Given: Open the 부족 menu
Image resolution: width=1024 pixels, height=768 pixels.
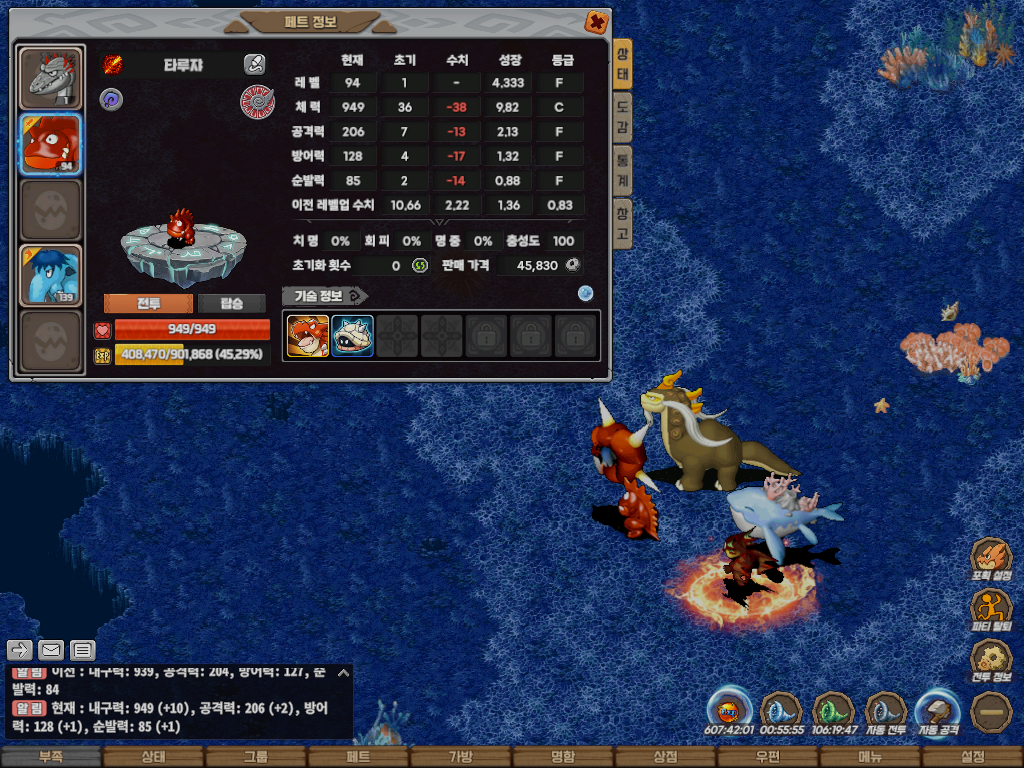Looking at the screenshot, I should (50, 757).
